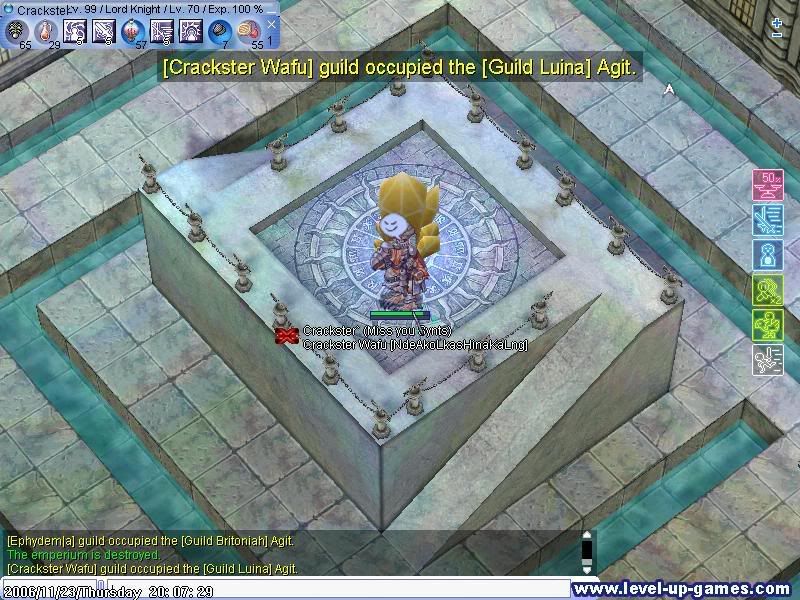The width and height of the screenshot is (800, 600).
Task: Use the dark stone item slot
Action: pyautogui.click(x=219, y=32)
